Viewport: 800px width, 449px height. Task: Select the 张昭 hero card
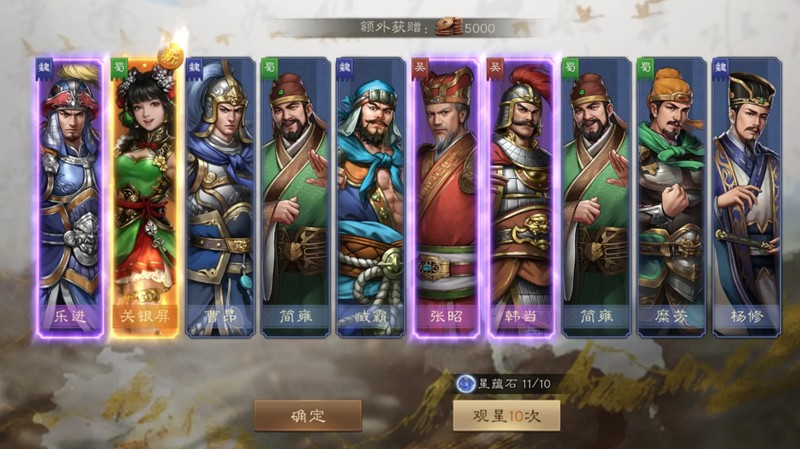[445, 196]
